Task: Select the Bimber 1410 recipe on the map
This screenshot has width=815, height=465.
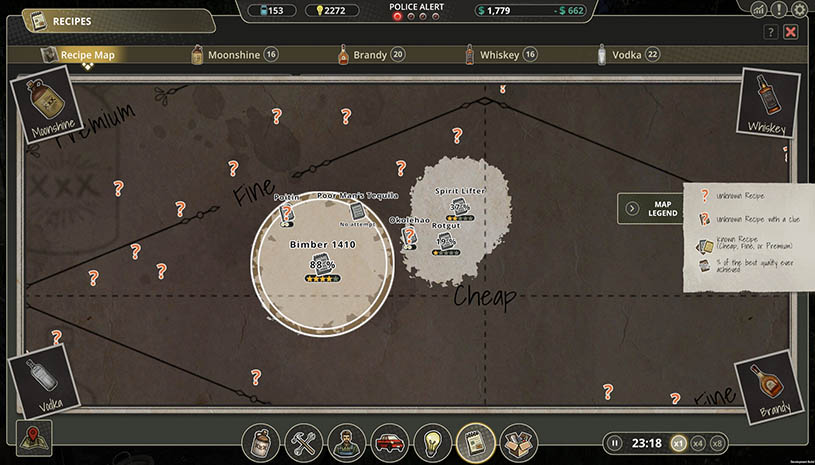Action: pos(322,262)
